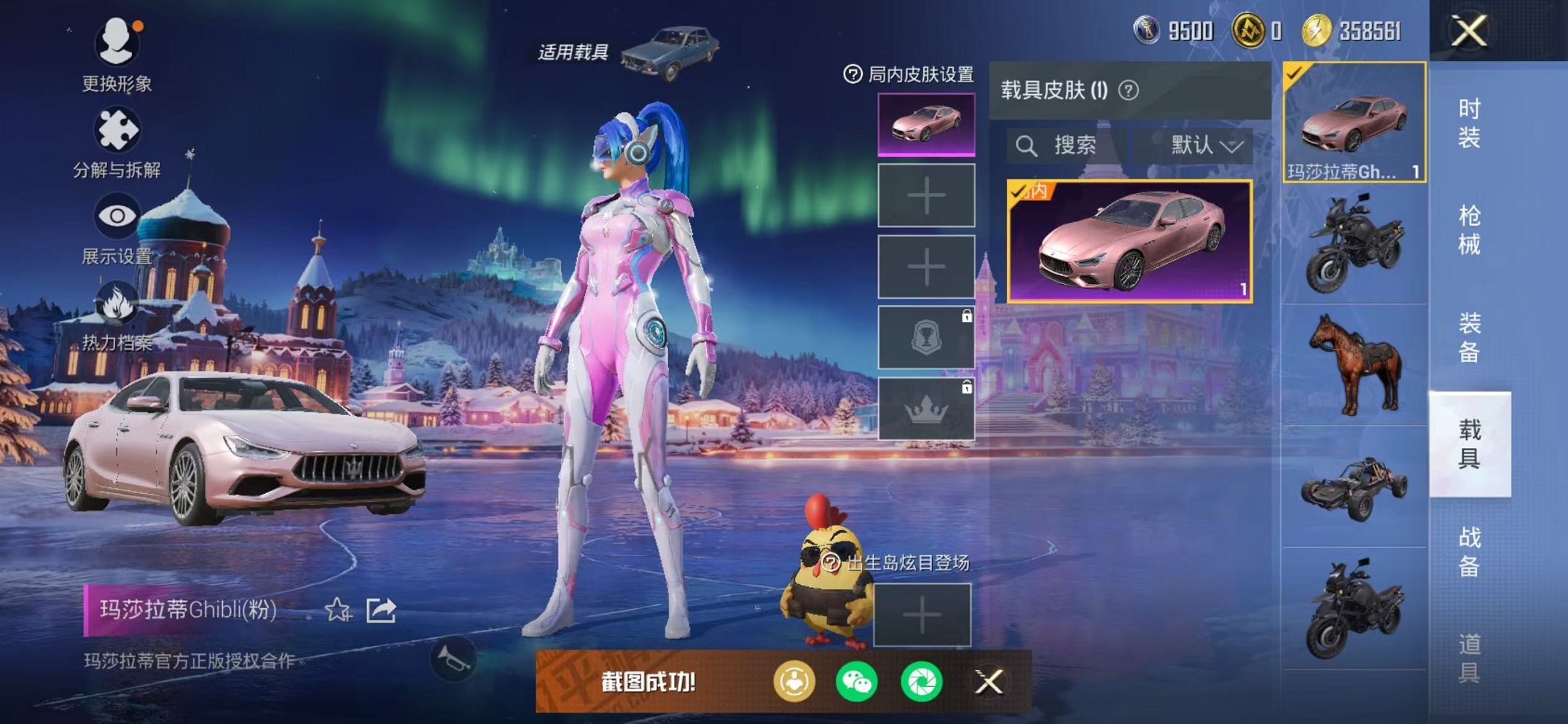Open 展示设置 display settings
This screenshot has height=724, width=1568.
point(117,214)
